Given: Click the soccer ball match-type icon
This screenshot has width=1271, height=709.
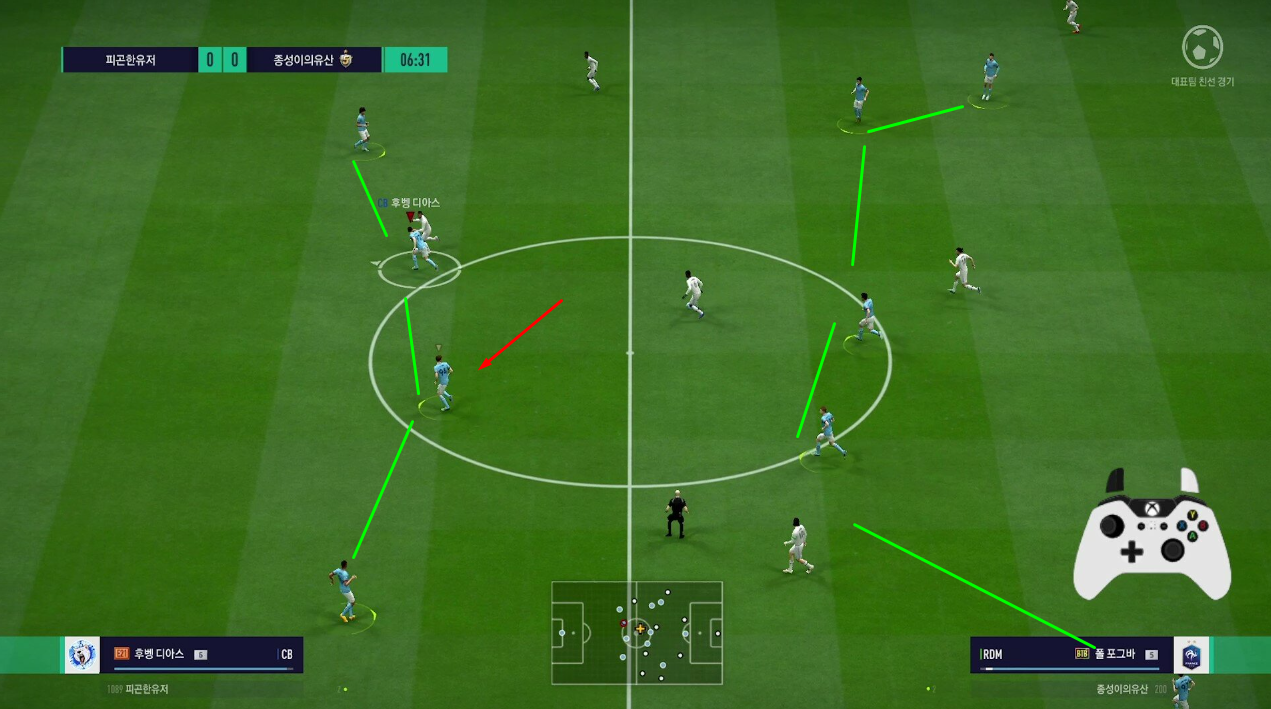Looking at the screenshot, I should point(1202,47).
